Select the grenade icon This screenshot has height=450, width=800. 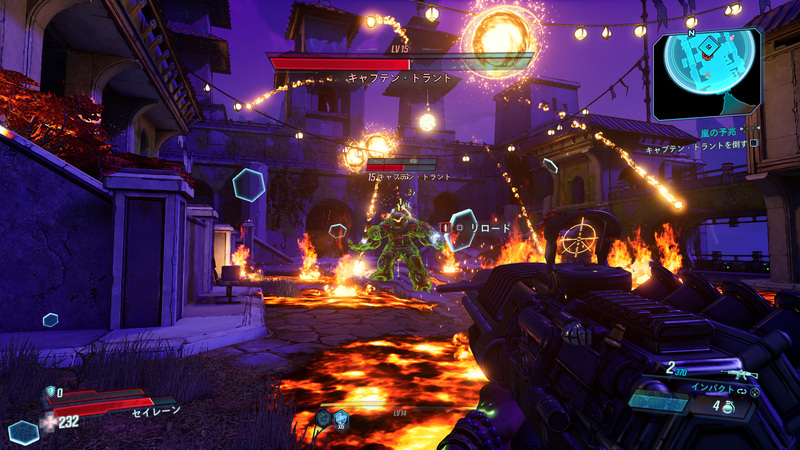[729, 407]
